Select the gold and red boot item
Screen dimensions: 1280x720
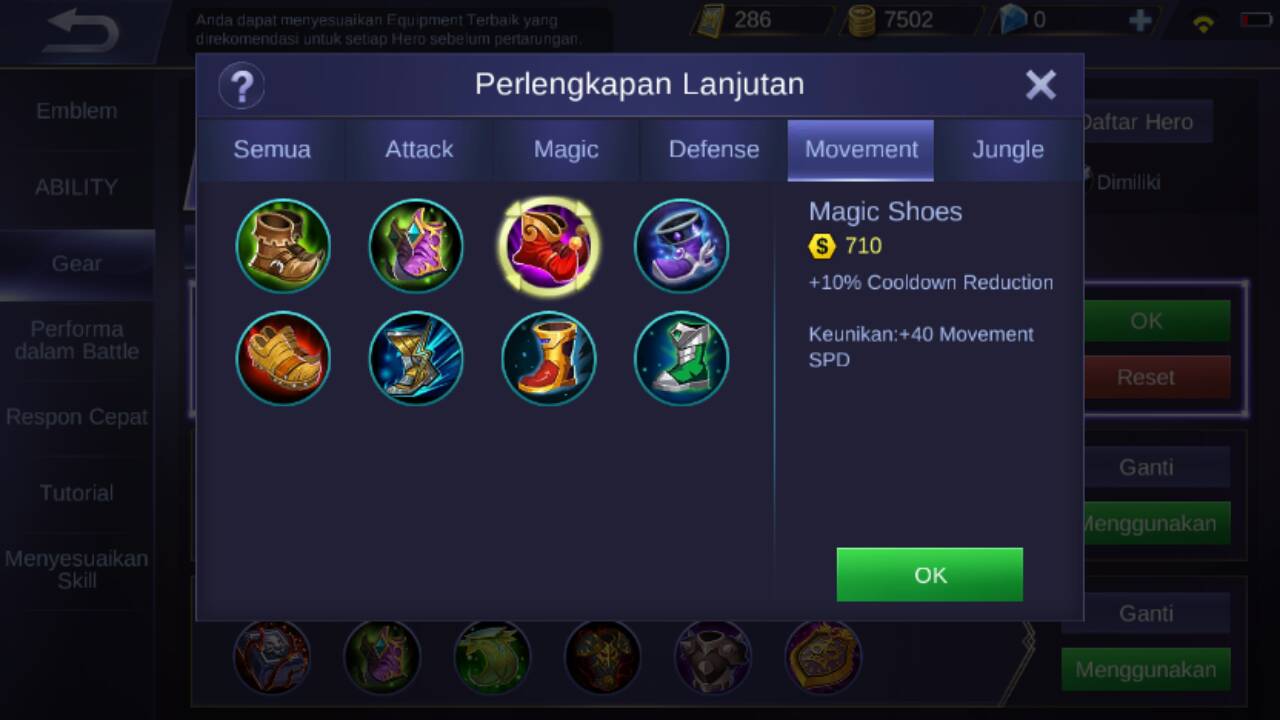tap(548, 358)
